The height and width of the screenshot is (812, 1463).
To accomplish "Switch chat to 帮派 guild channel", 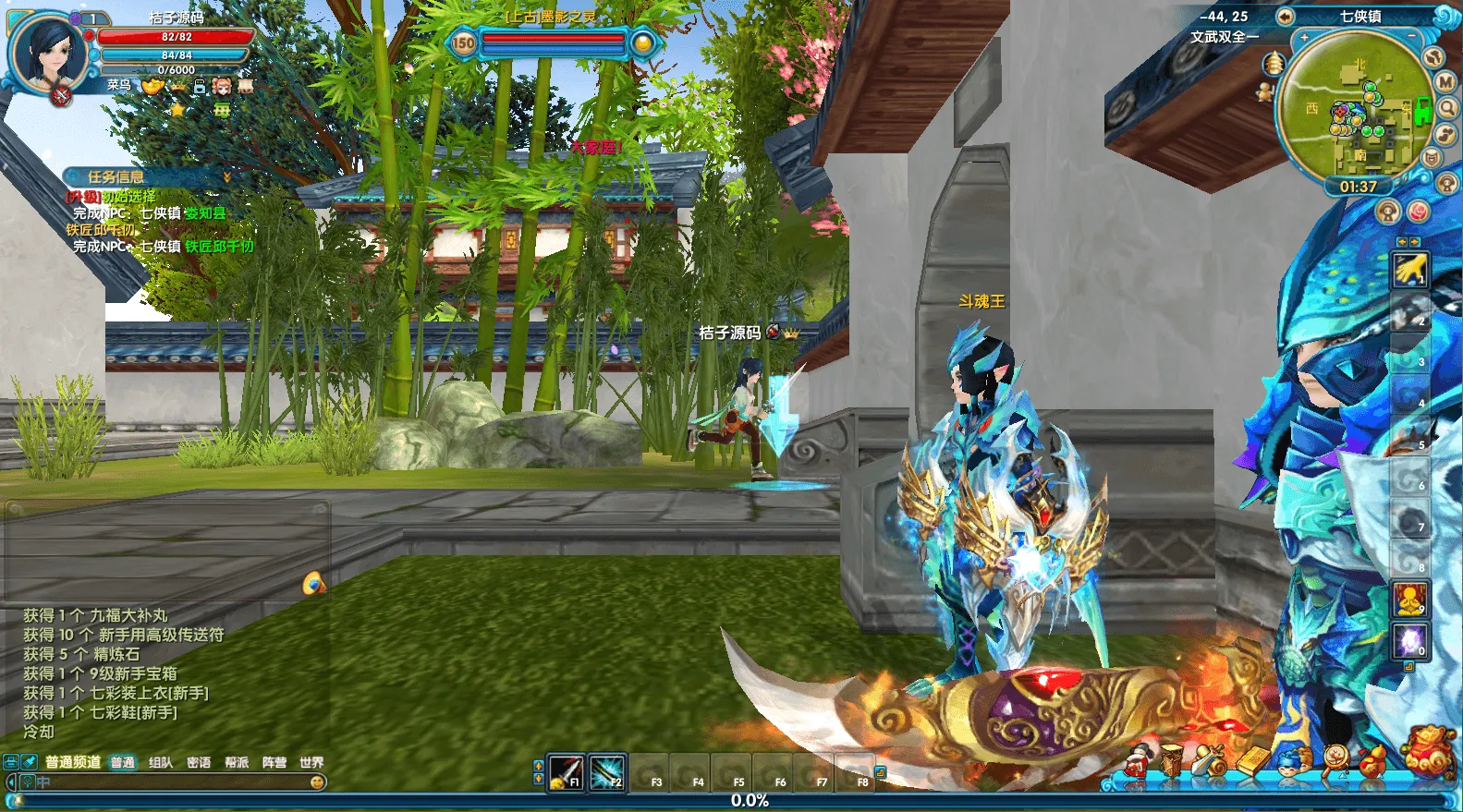I will tap(237, 762).
